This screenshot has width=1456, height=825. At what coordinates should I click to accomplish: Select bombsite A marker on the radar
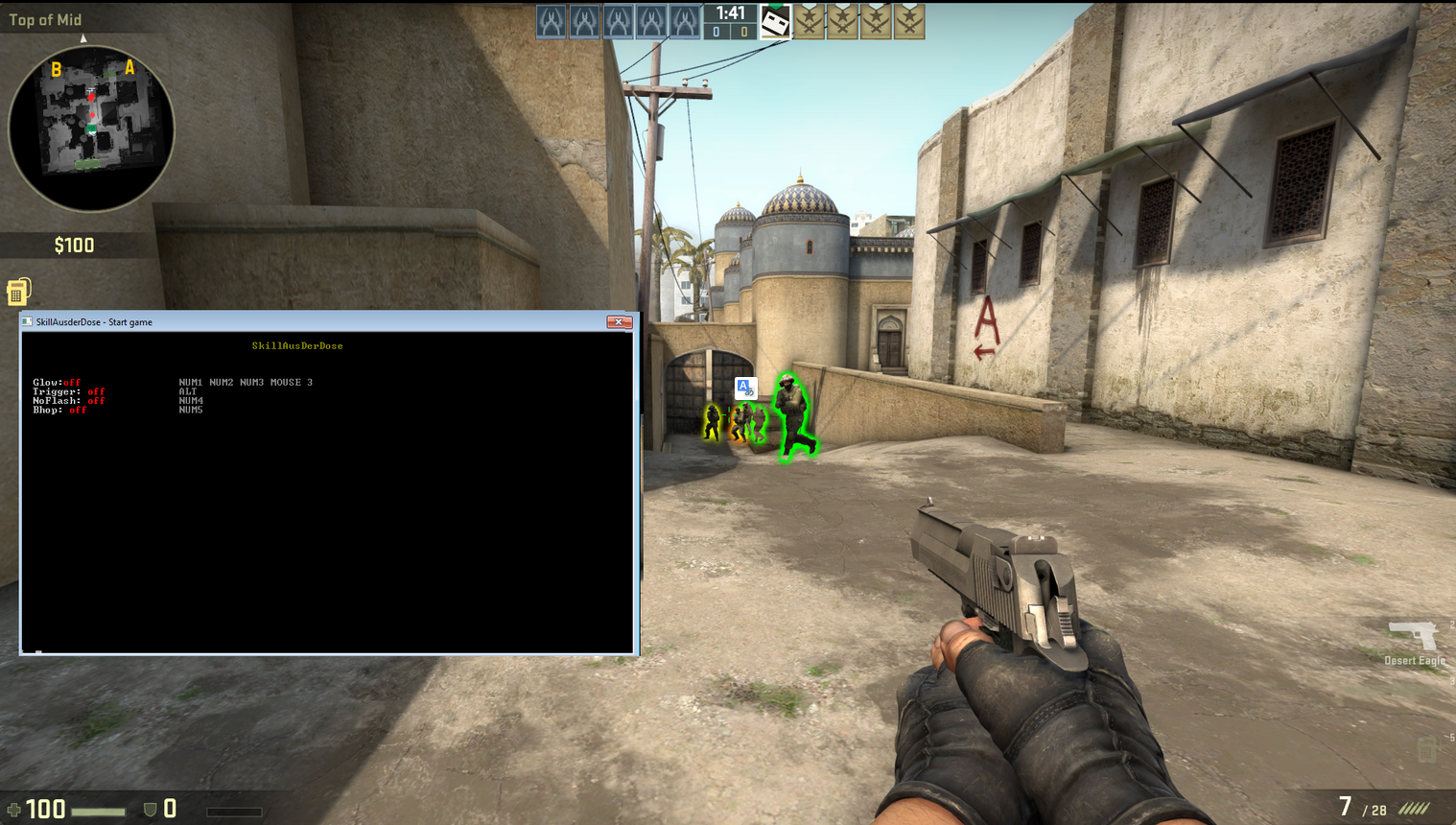pos(129,69)
